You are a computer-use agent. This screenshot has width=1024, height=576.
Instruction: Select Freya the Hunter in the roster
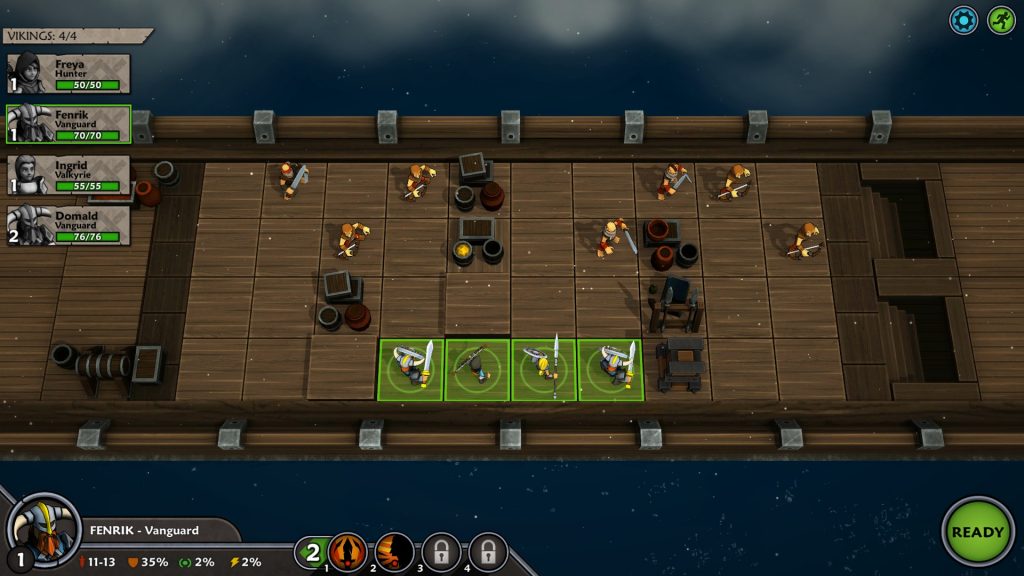click(x=69, y=73)
